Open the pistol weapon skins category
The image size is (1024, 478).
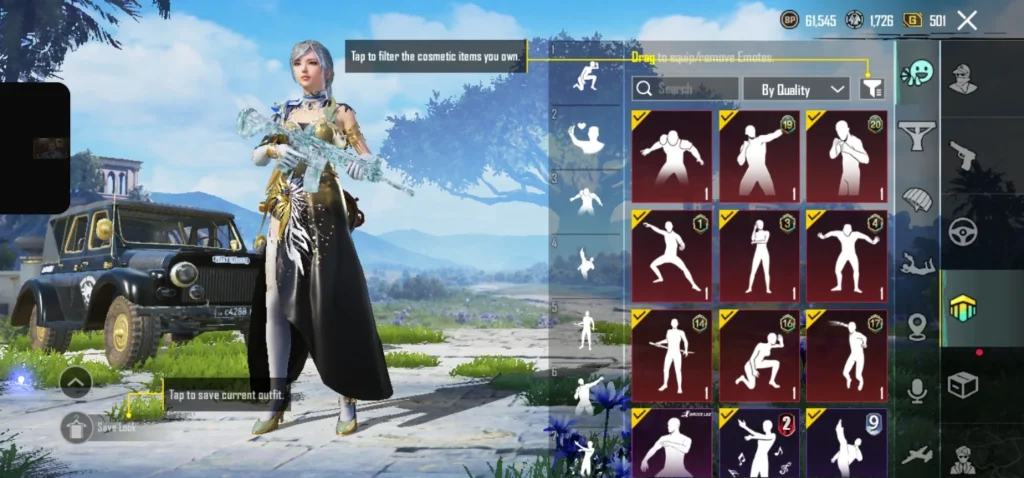[x=963, y=153]
